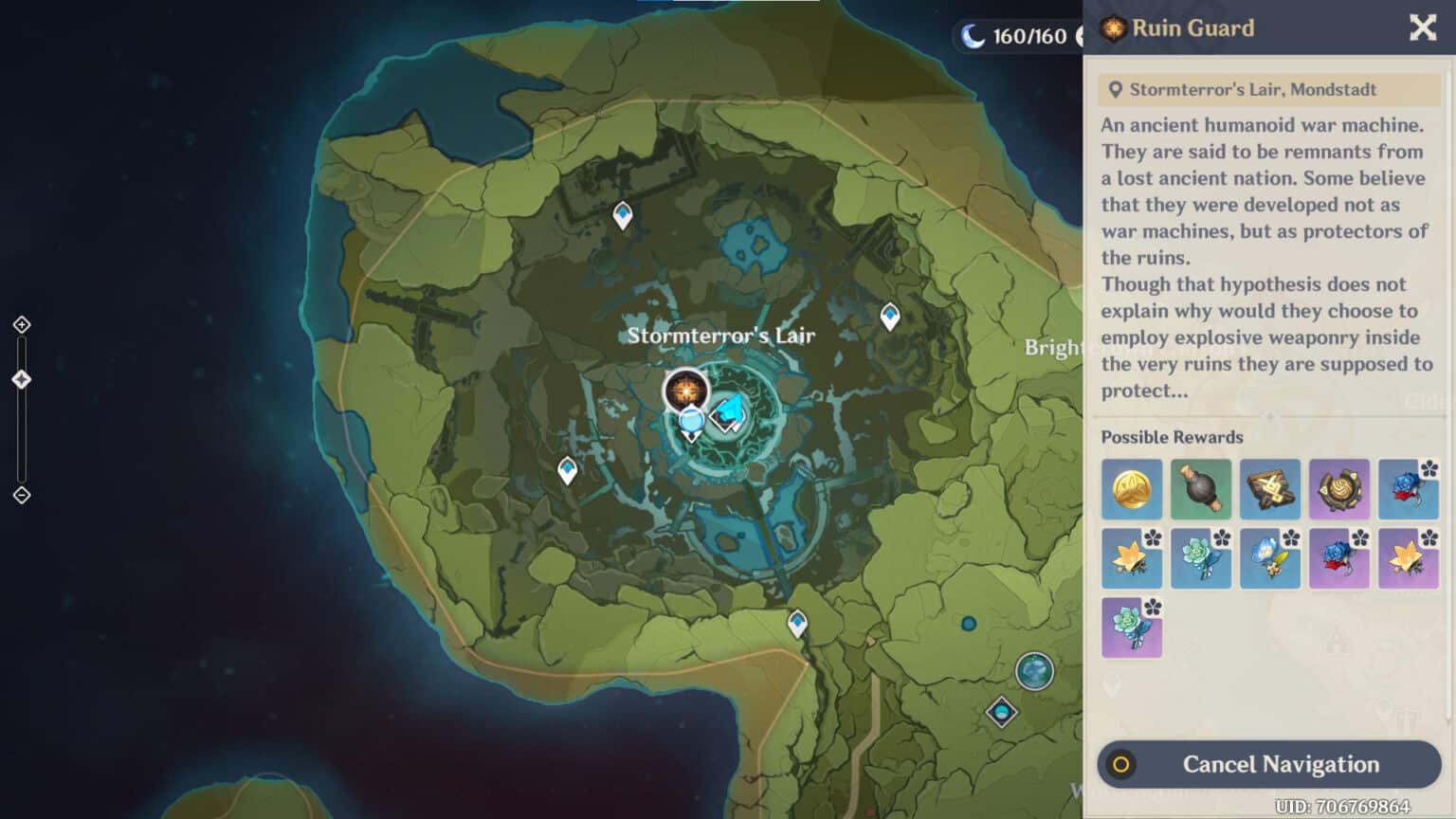Select the teleport waypoint northeast of Stormterror's Lair

[889, 316]
